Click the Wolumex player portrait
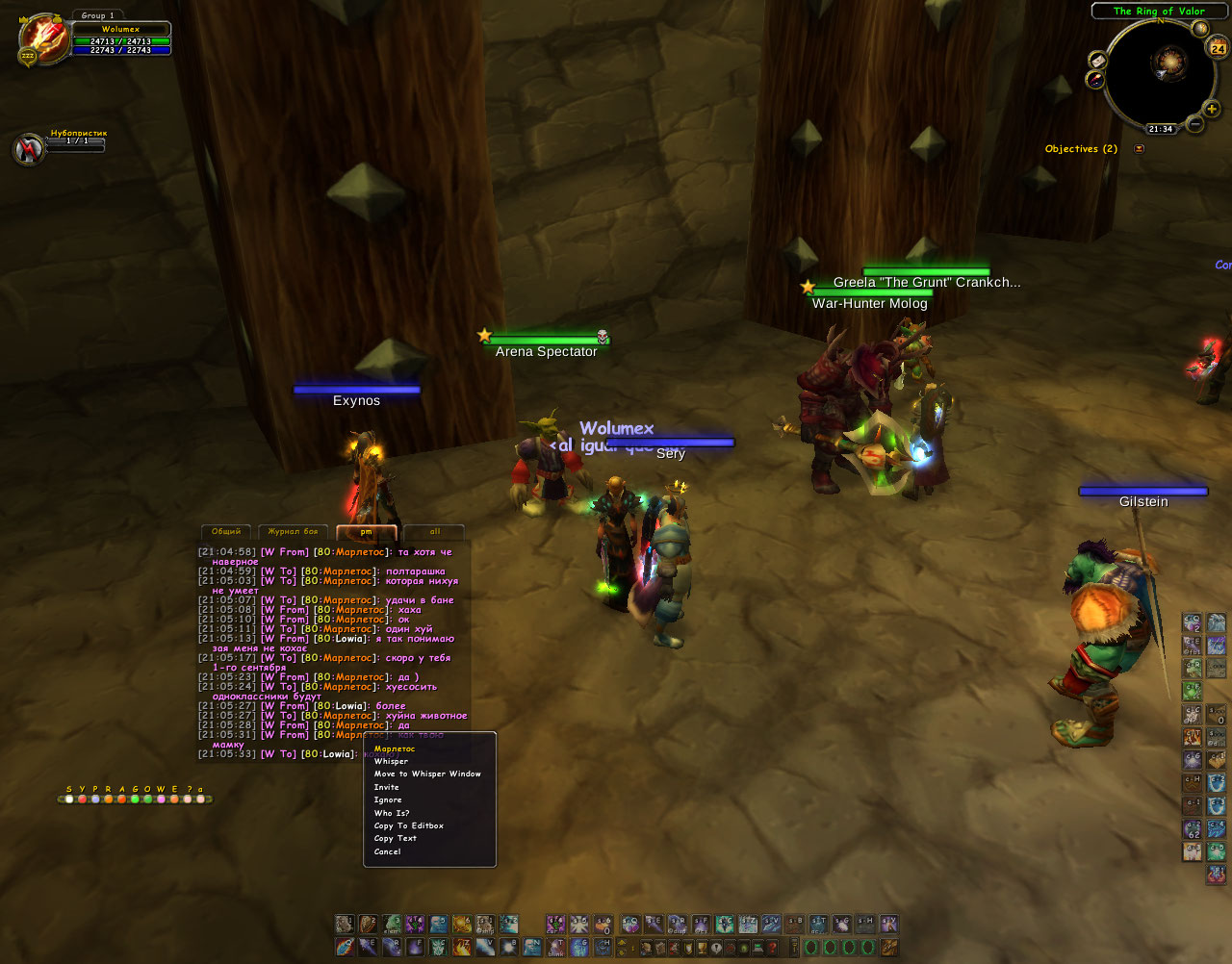The width and height of the screenshot is (1232, 964). pyautogui.click(x=43, y=39)
